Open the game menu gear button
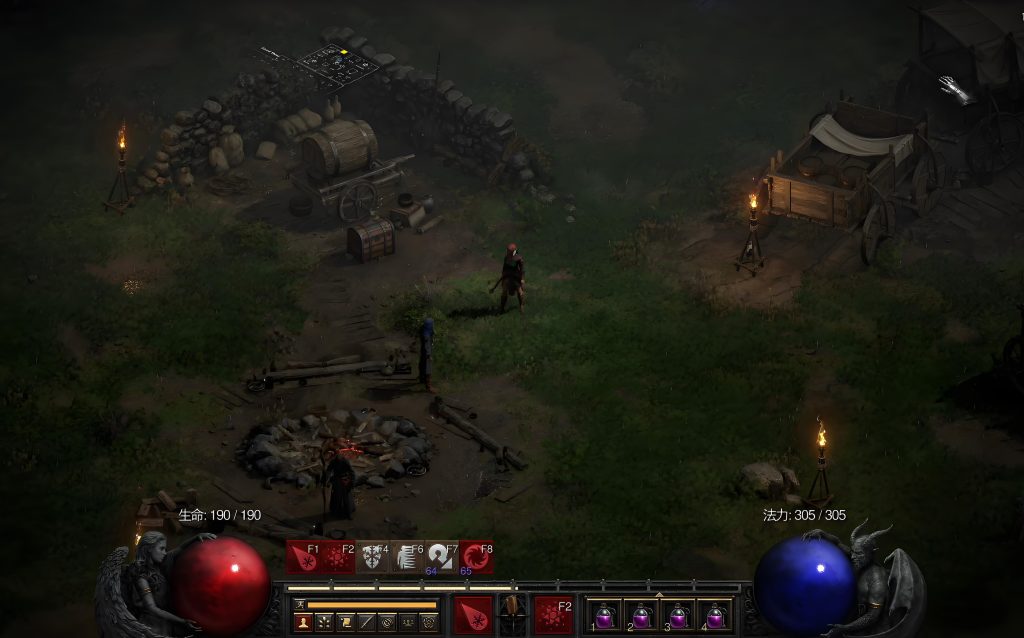This screenshot has width=1024, height=638. tap(429, 623)
